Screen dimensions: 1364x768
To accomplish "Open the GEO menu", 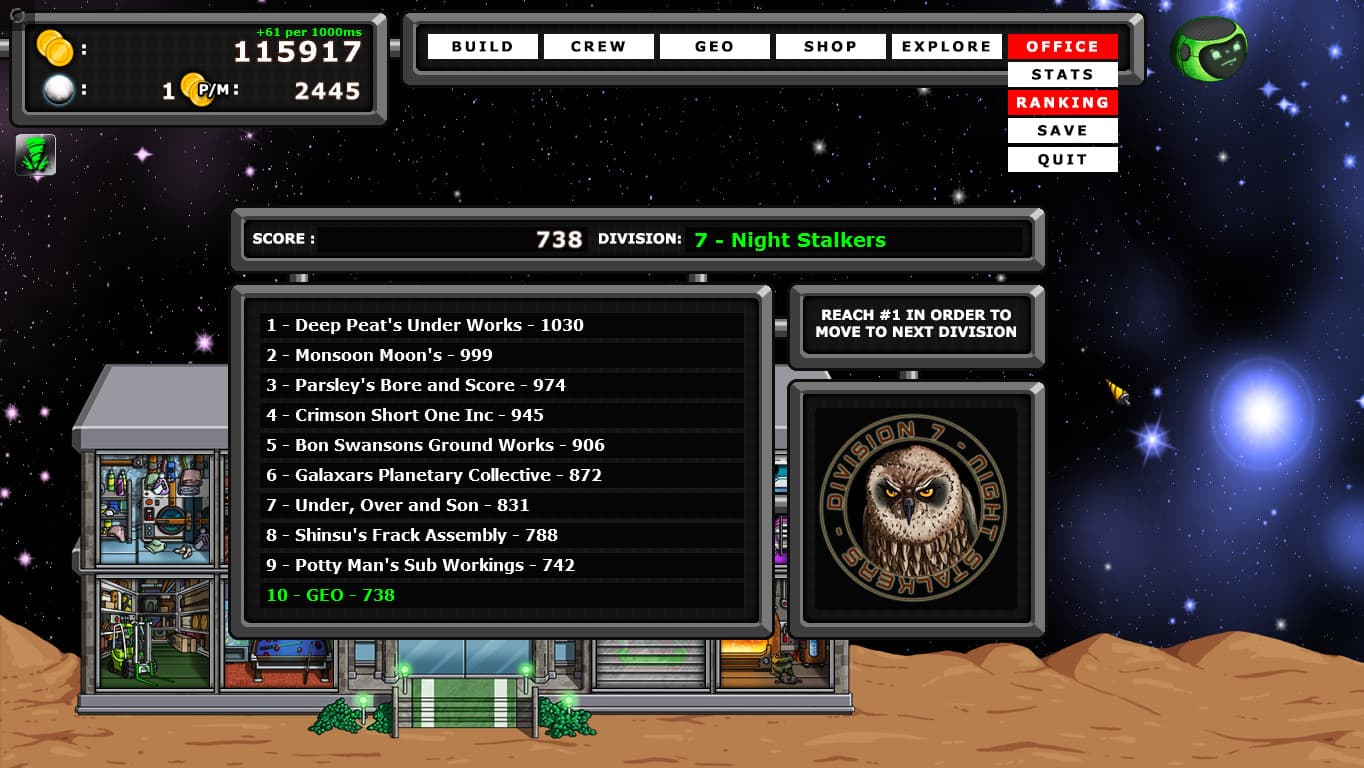I will click(x=714, y=45).
